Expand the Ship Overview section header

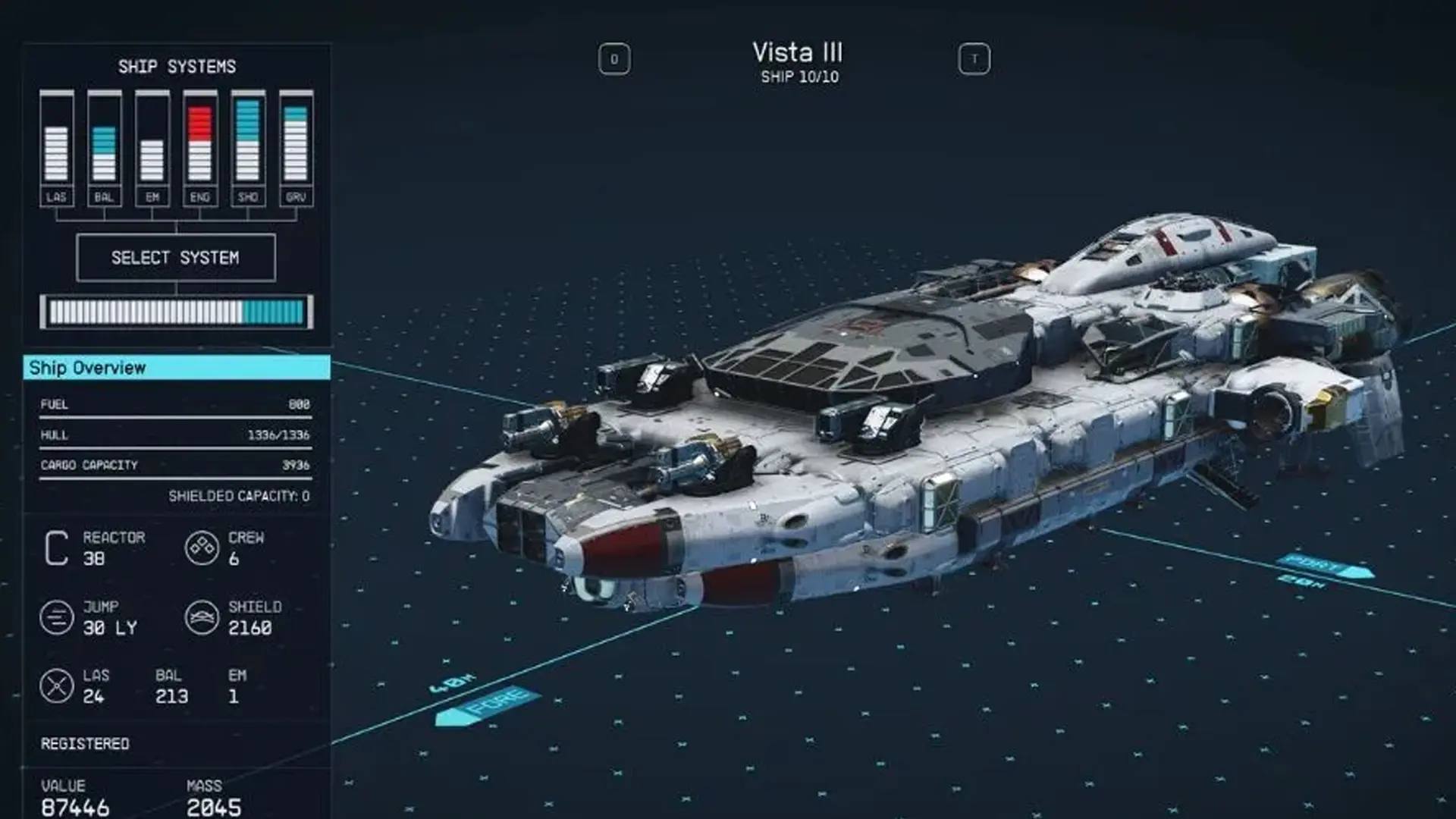pyautogui.click(x=174, y=369)
